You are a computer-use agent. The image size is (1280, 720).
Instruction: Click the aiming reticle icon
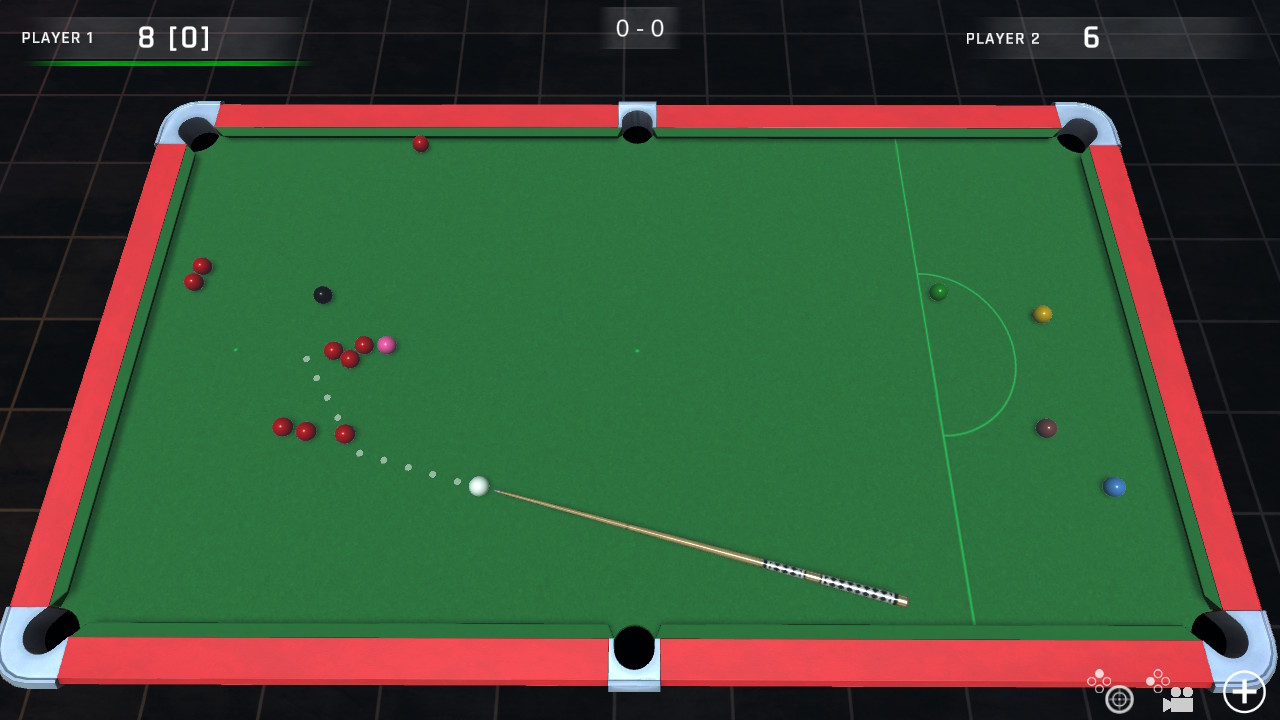(1119, 699)
